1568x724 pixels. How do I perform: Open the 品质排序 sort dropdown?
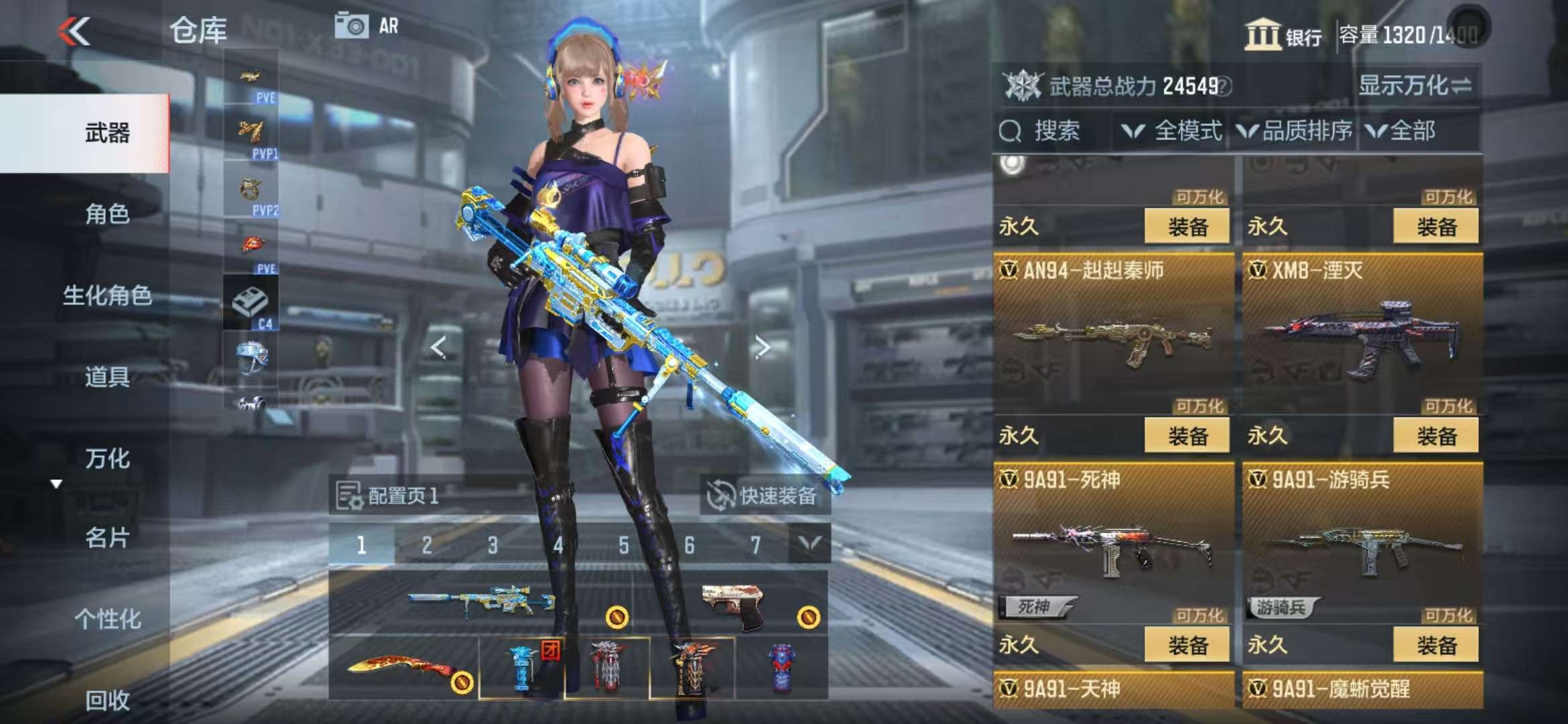(1295, 131)
